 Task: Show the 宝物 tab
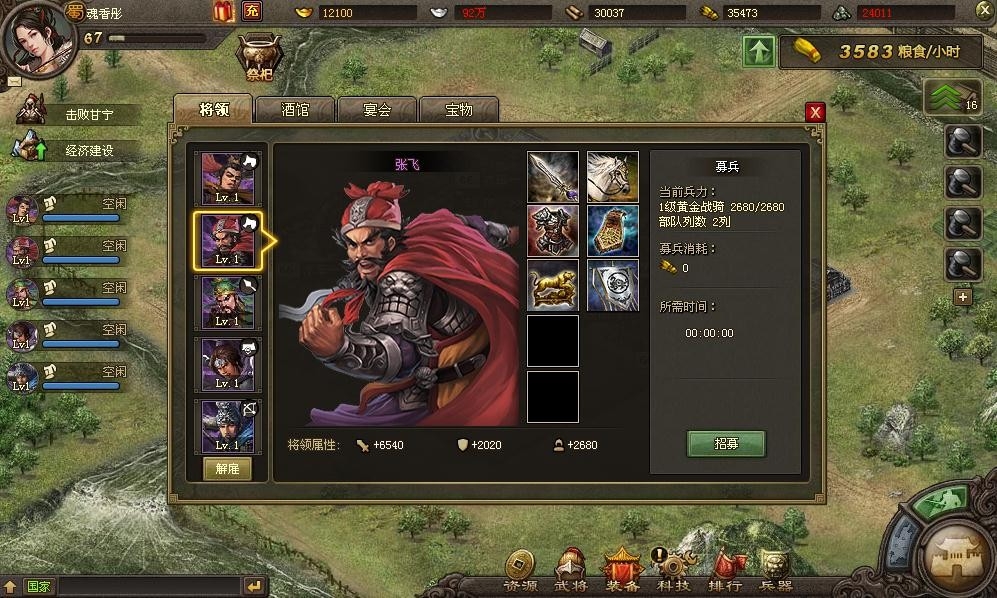coord(459,110)
